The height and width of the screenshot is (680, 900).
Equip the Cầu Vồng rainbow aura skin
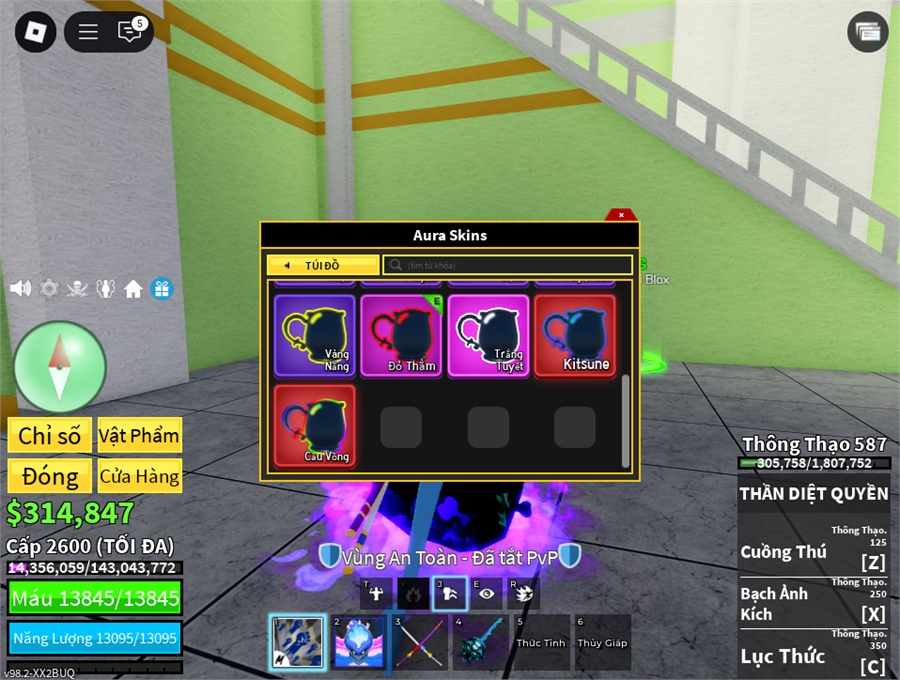[315, 426]
